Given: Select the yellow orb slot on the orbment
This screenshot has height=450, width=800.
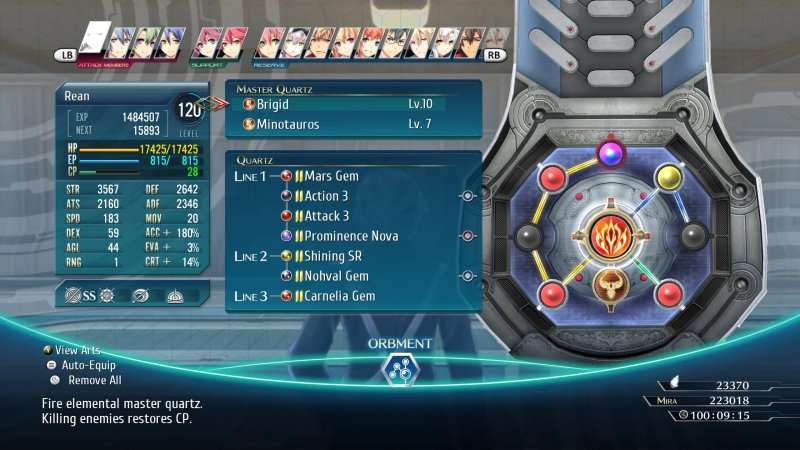Looking at the screenshot, I should click(667, 178).
